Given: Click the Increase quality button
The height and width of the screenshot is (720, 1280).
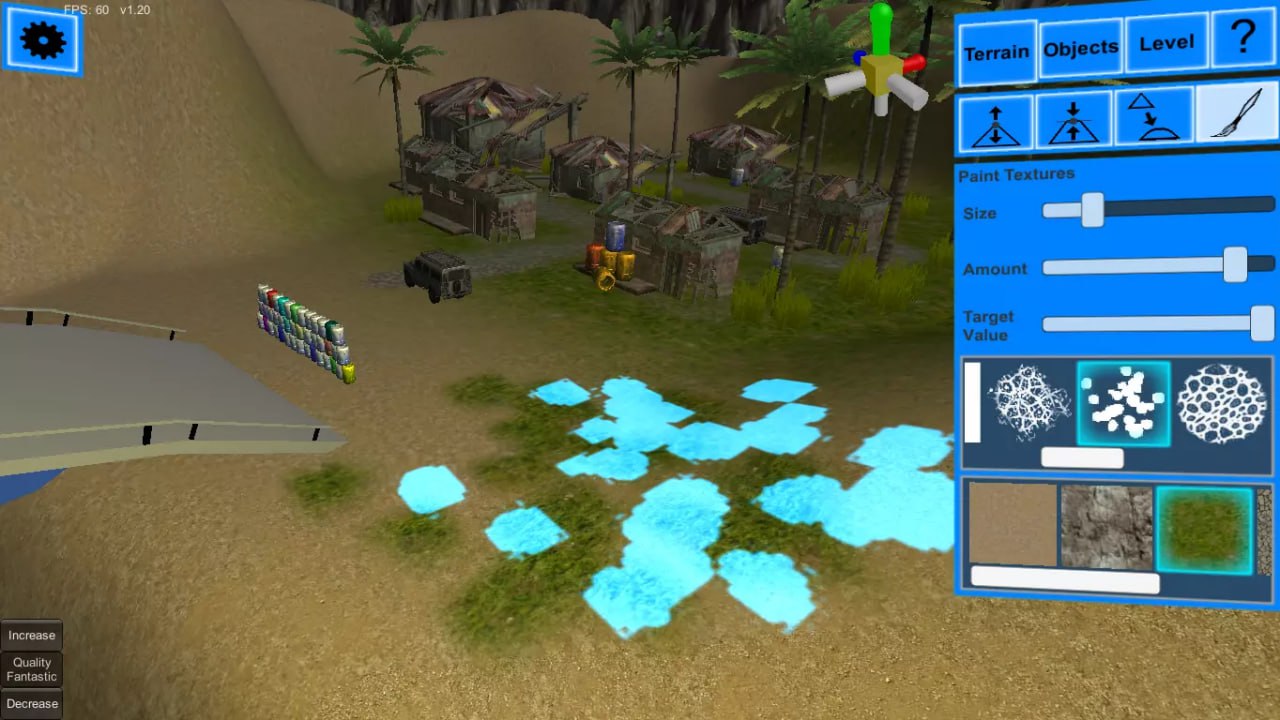Looking at the screenshot, I should point(31,634).
